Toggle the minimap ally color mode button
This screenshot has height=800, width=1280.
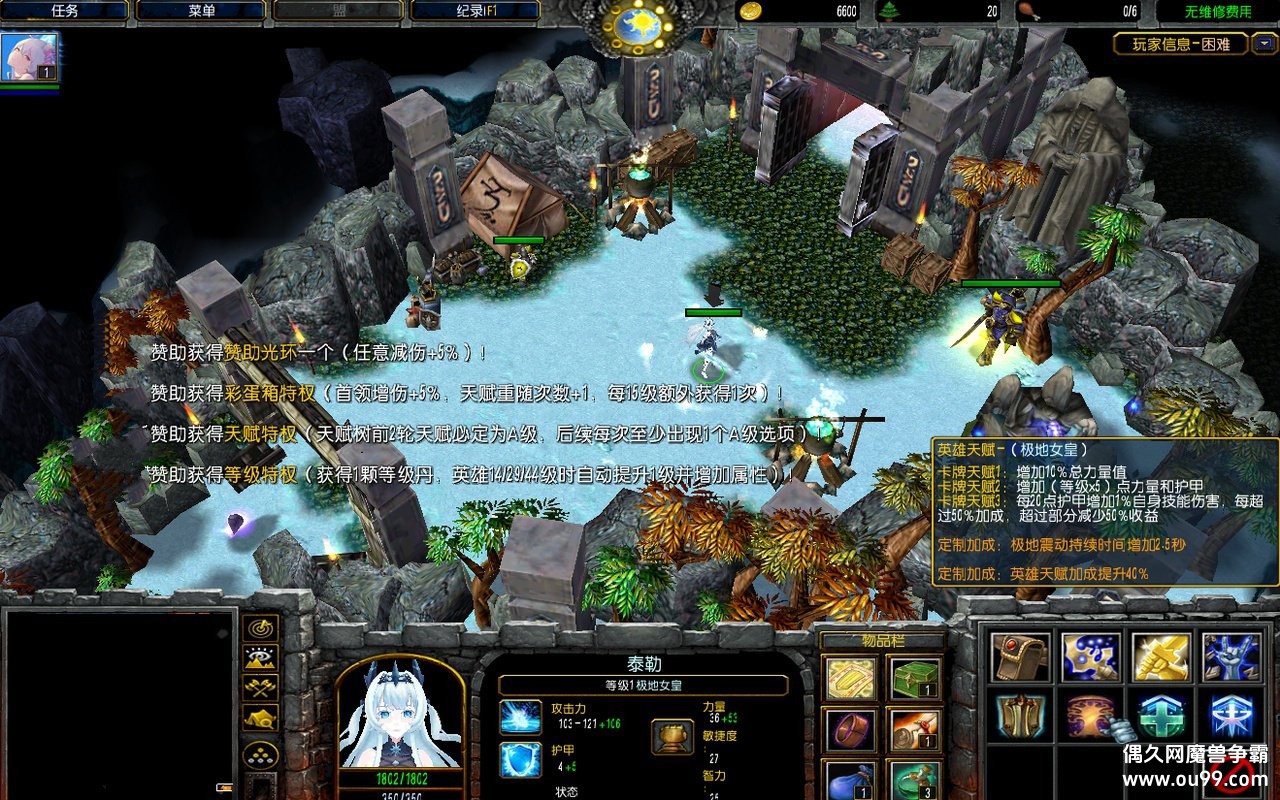point(261,688)
